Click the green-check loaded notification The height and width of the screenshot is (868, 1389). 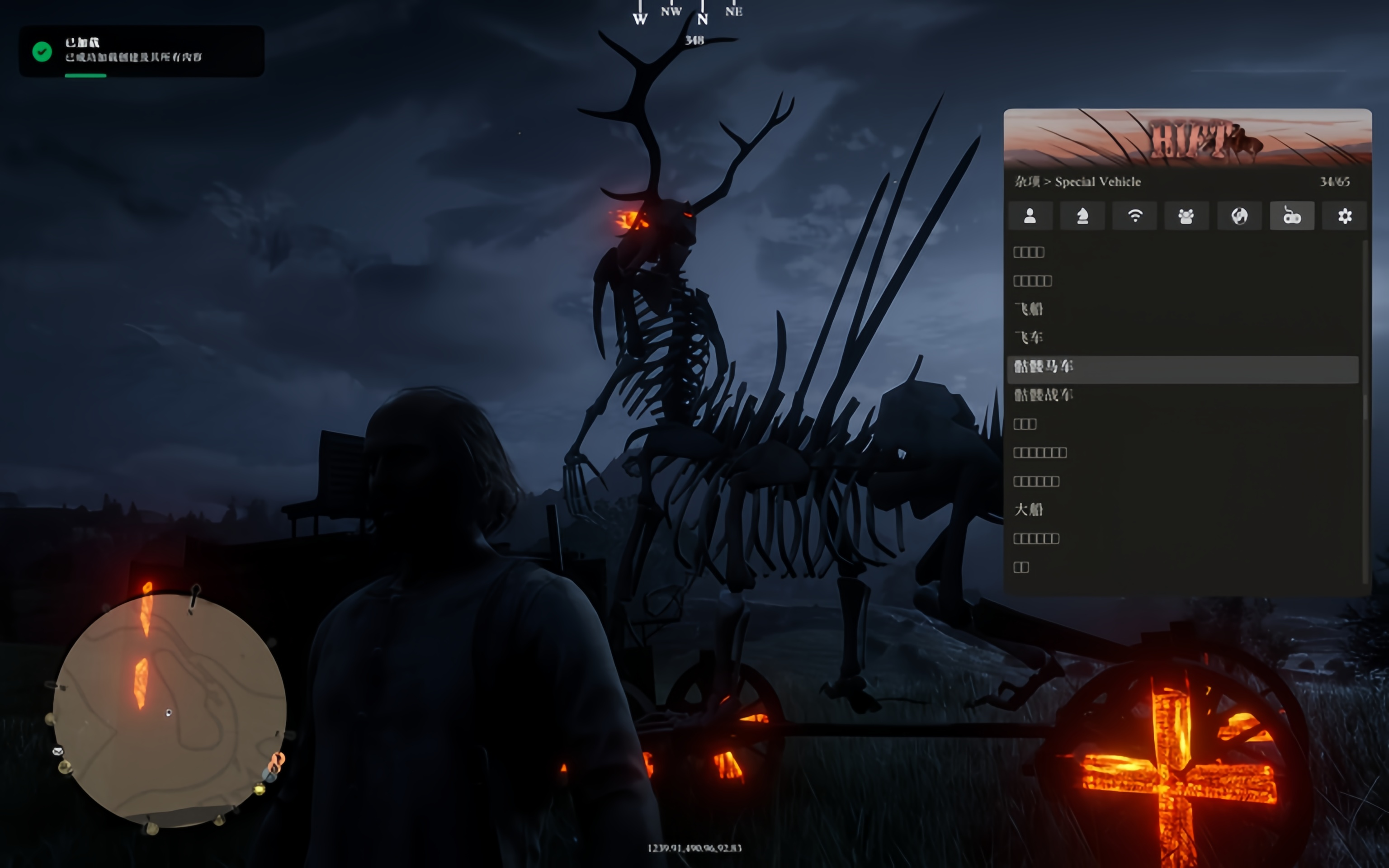pos(141,51)
